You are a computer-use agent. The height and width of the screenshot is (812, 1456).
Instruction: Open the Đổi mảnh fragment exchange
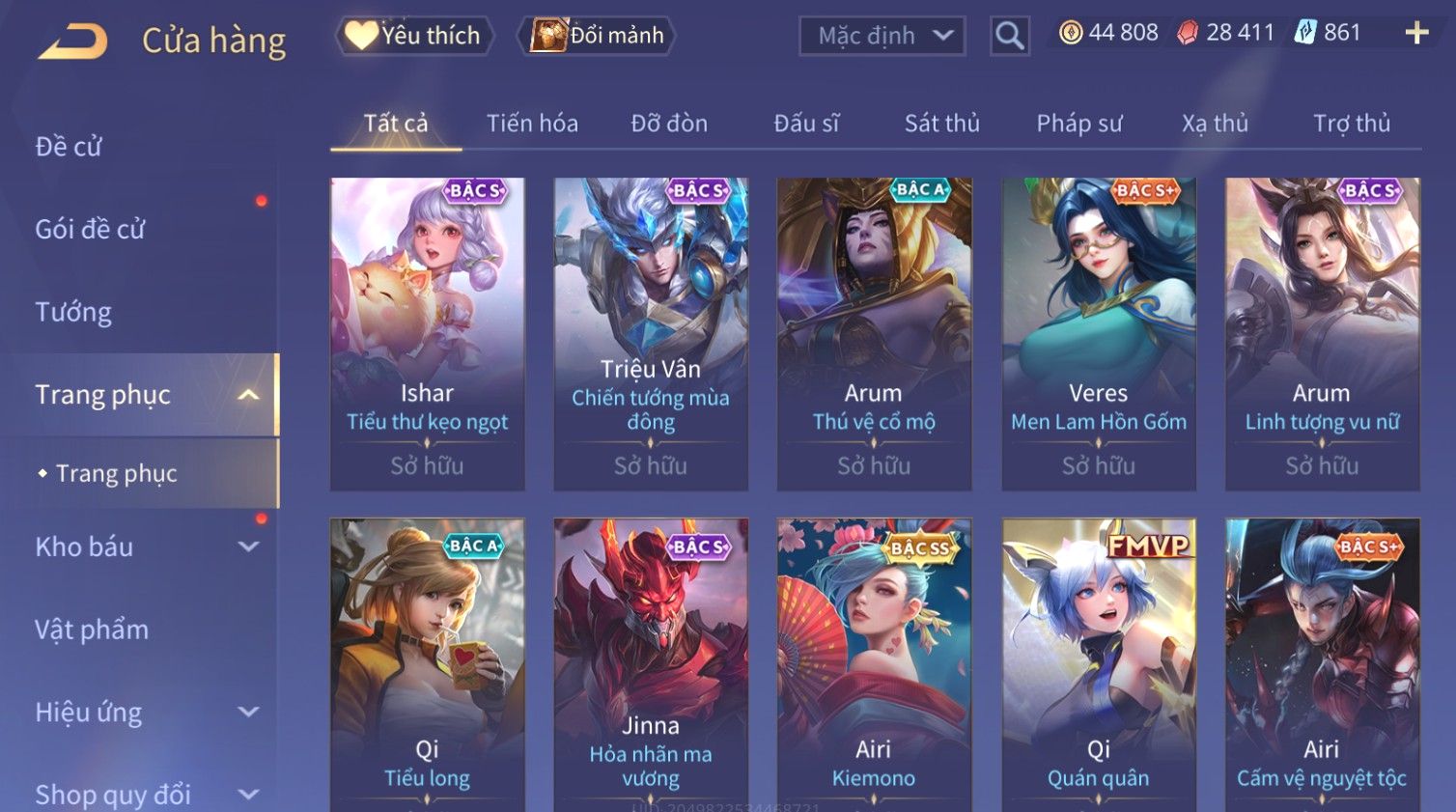point(598,36)
